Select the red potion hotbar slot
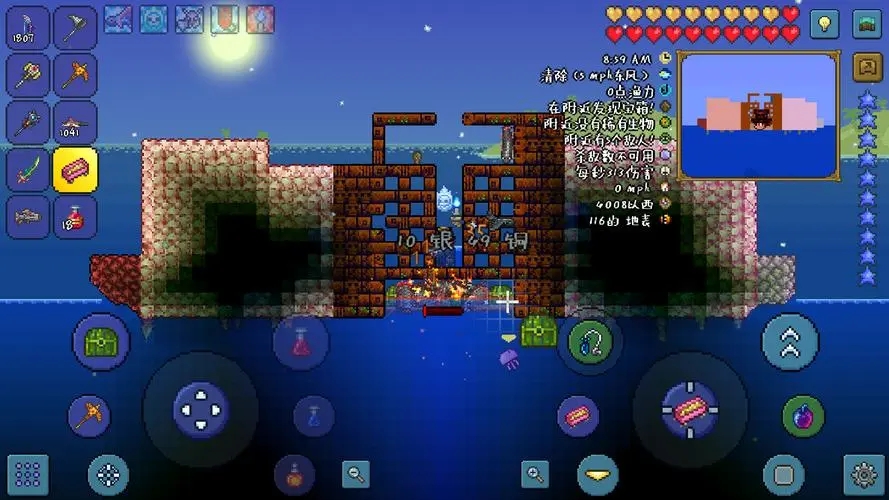889x500 pixels. [x=75, y=215]
